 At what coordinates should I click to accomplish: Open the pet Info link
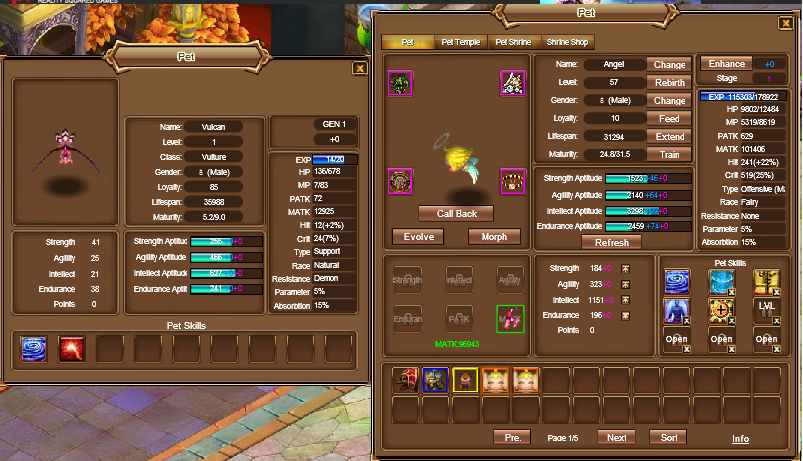pyautogui.click(x=740, y=439)
